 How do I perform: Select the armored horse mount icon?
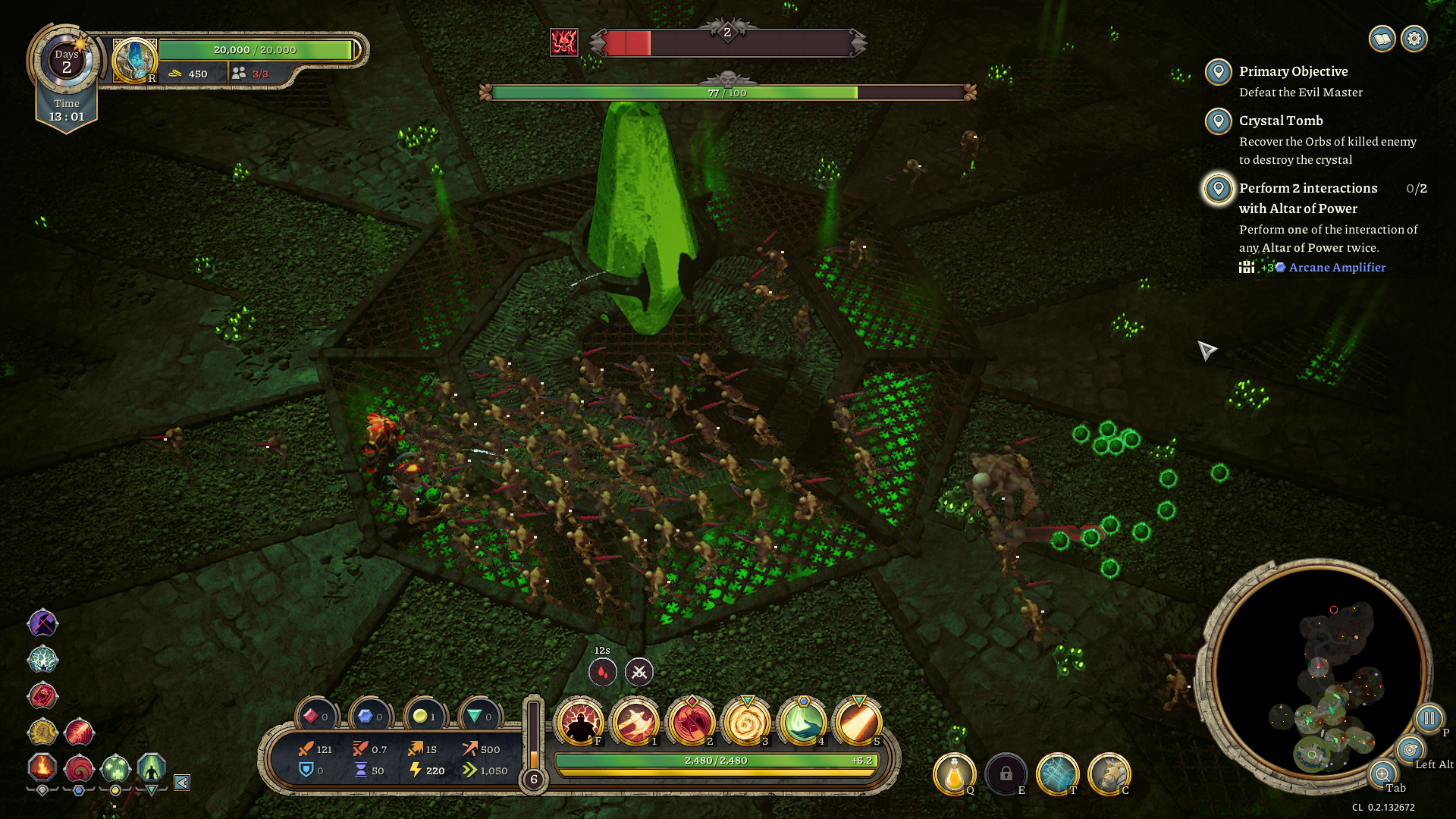[x=1109, y=774]
